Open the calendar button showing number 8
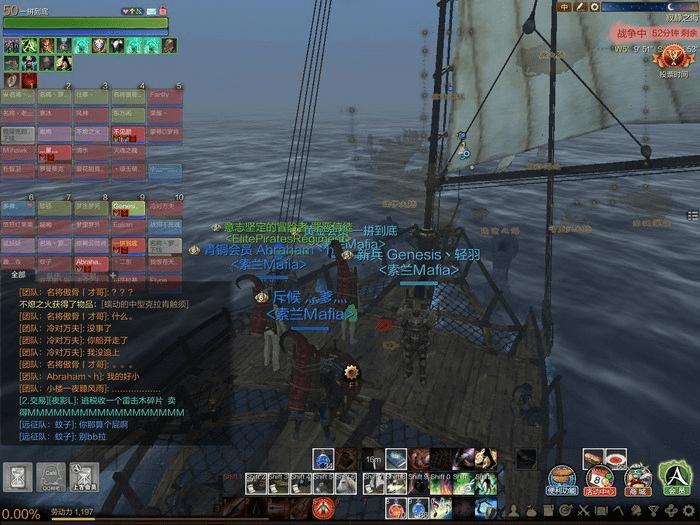The width and height of the screenshot is (700, 525). [598, 479]
